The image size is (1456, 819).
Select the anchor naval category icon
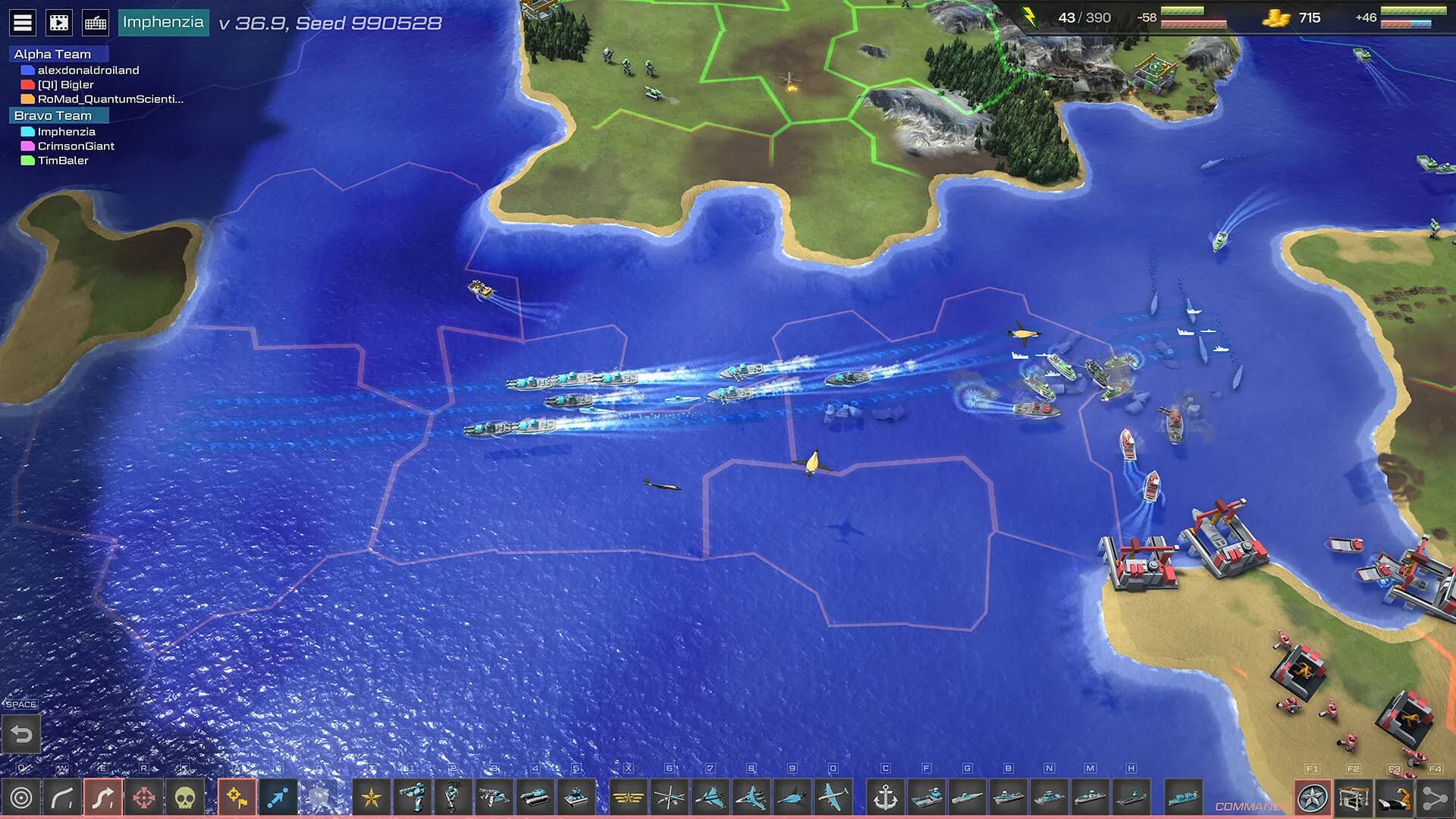tap(886, 798)
